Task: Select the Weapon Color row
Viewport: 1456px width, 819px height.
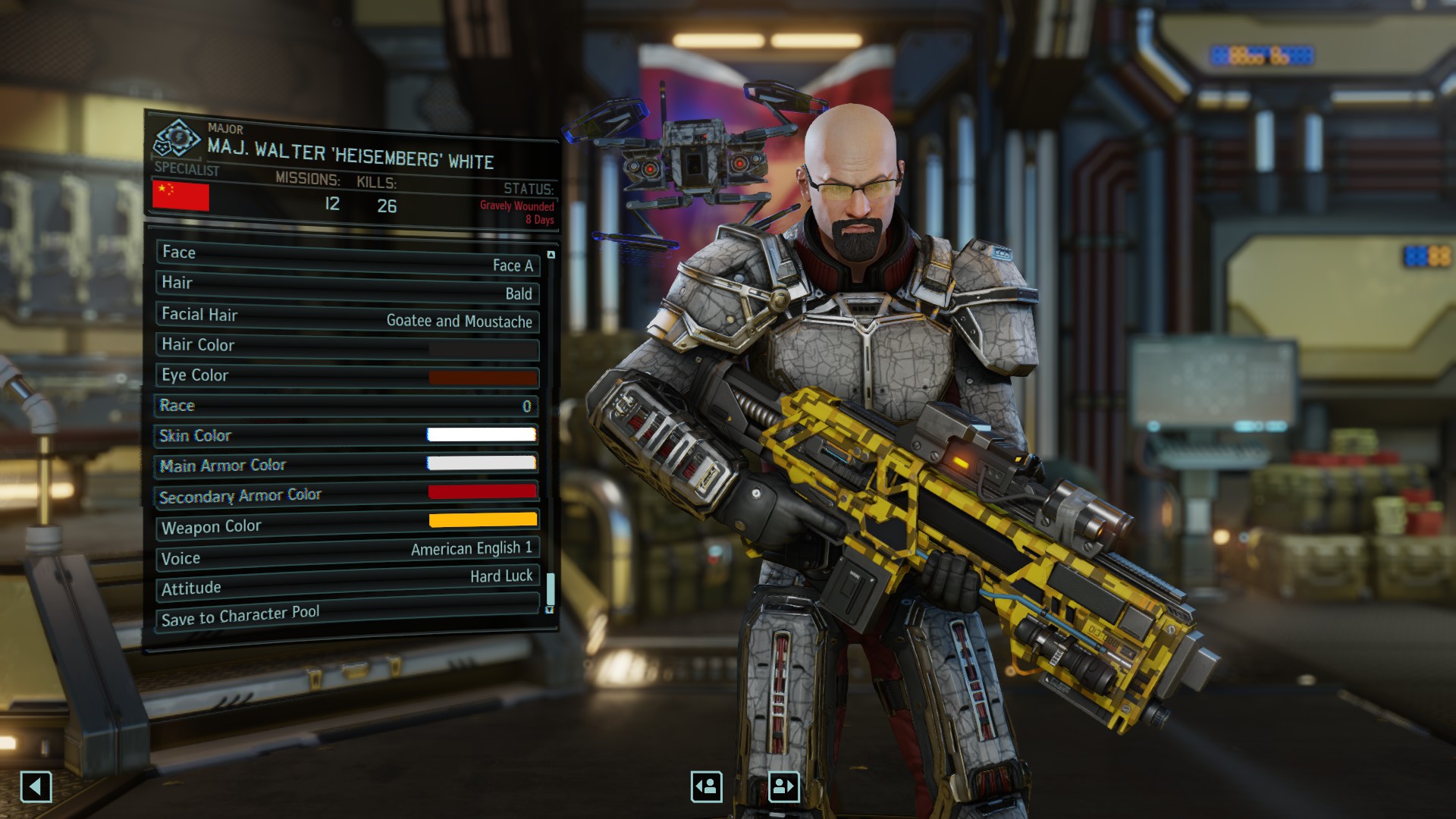Action: [347, 523]
